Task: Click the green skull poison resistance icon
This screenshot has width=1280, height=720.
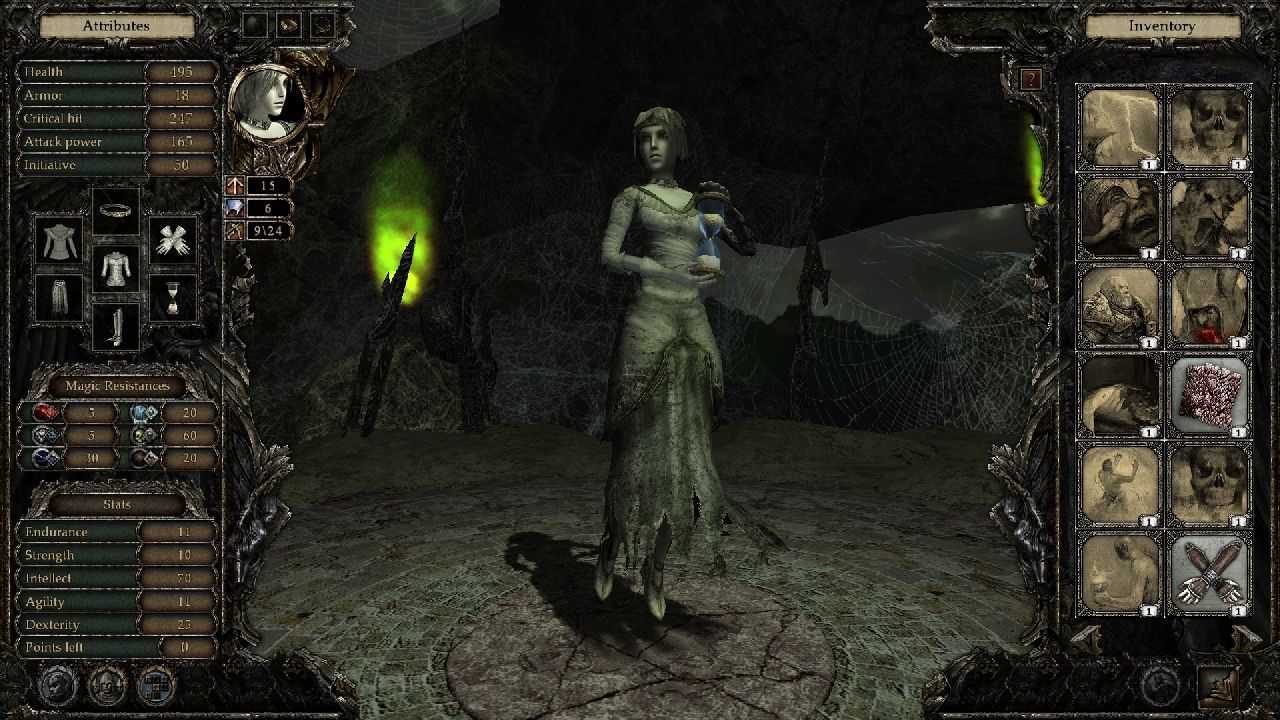Action: click(139, 435)
